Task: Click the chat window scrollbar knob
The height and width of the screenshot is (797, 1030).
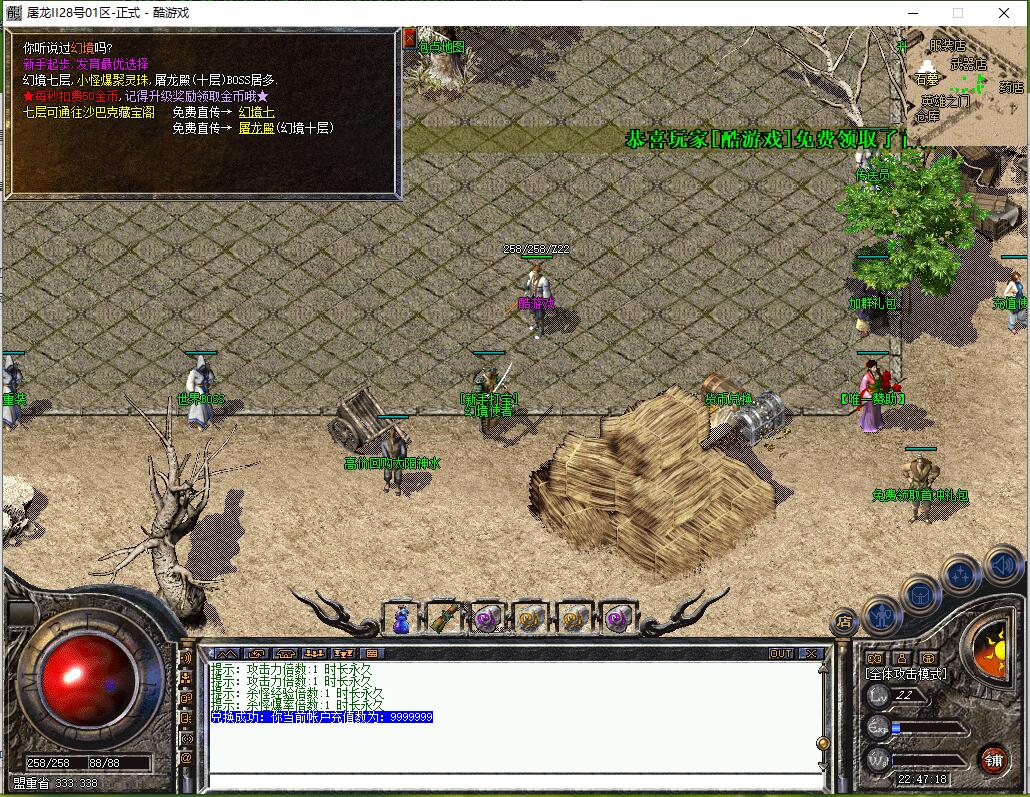Action: [x=823, y=743]
